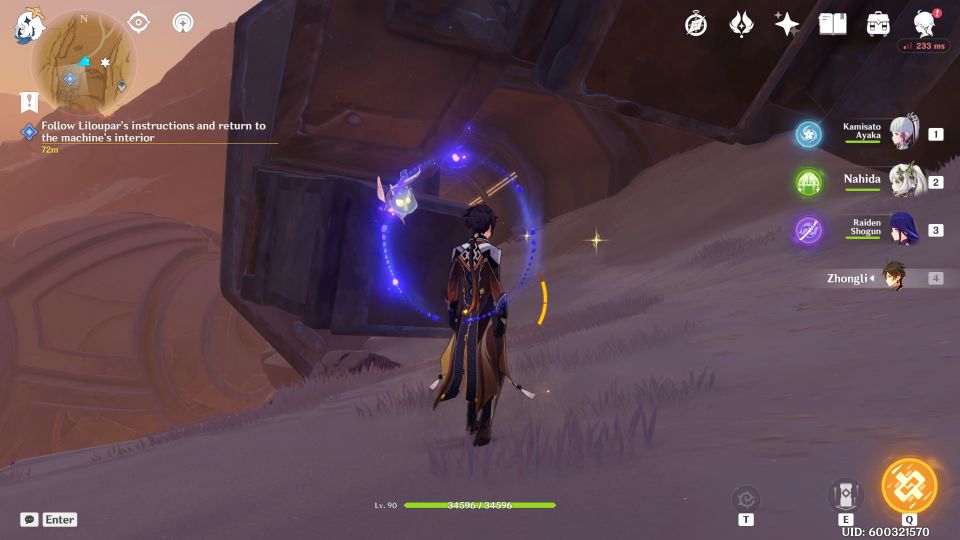
Task: Open the Wish star icon
Action: pyautogui.click(x=787, y=24)
